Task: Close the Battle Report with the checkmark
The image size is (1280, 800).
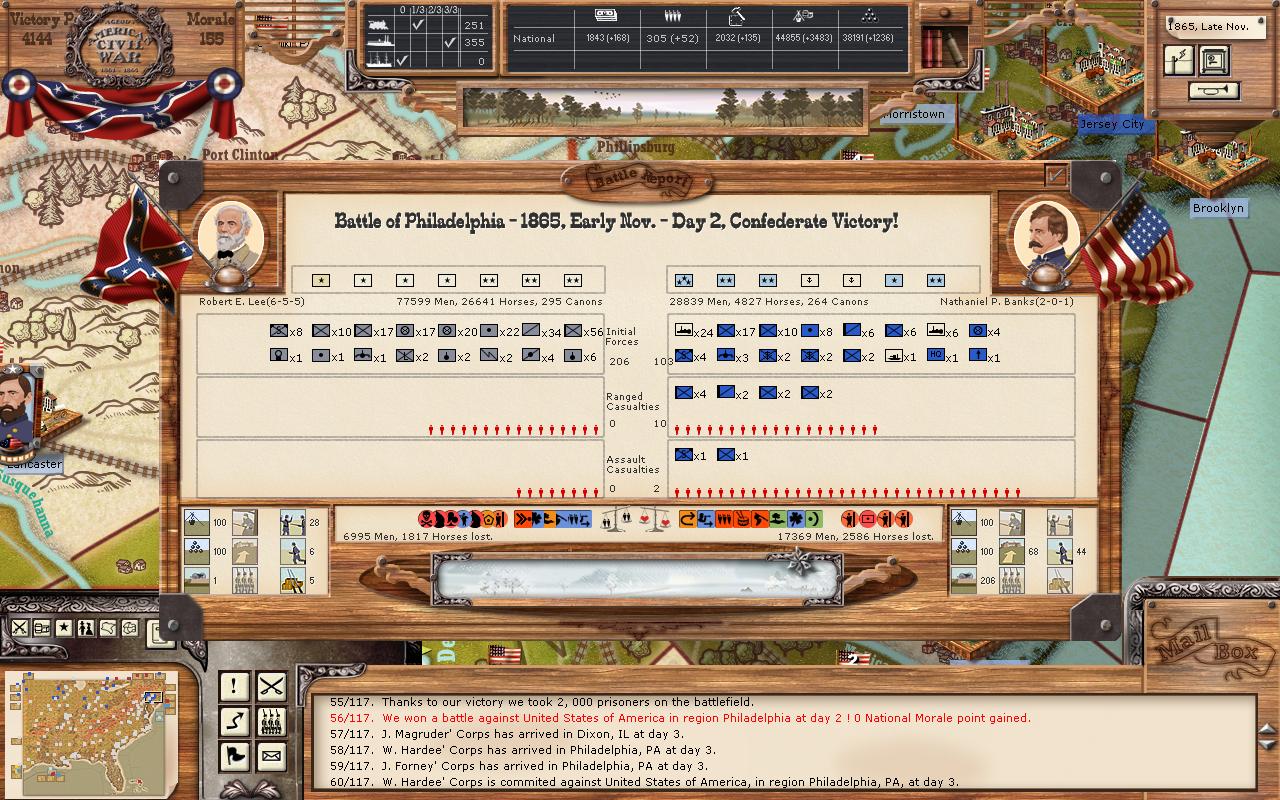Action: click(1055, 176)
